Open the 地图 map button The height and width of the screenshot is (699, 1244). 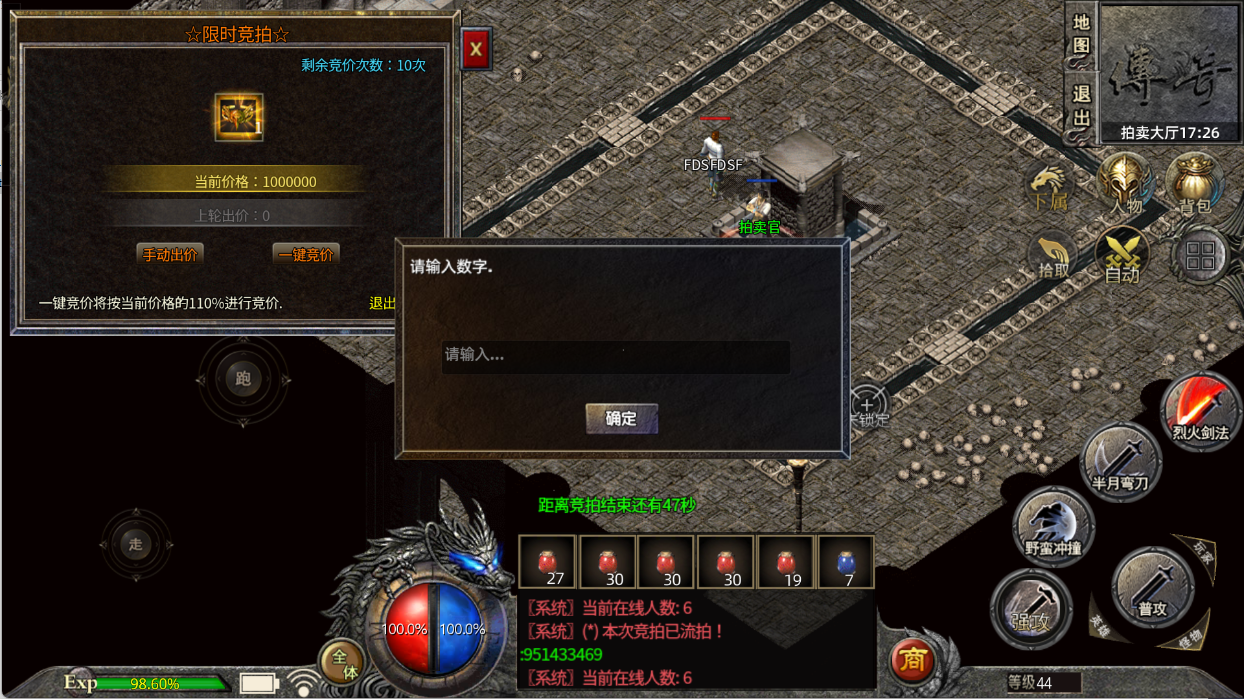click(x=1081, y=34)
